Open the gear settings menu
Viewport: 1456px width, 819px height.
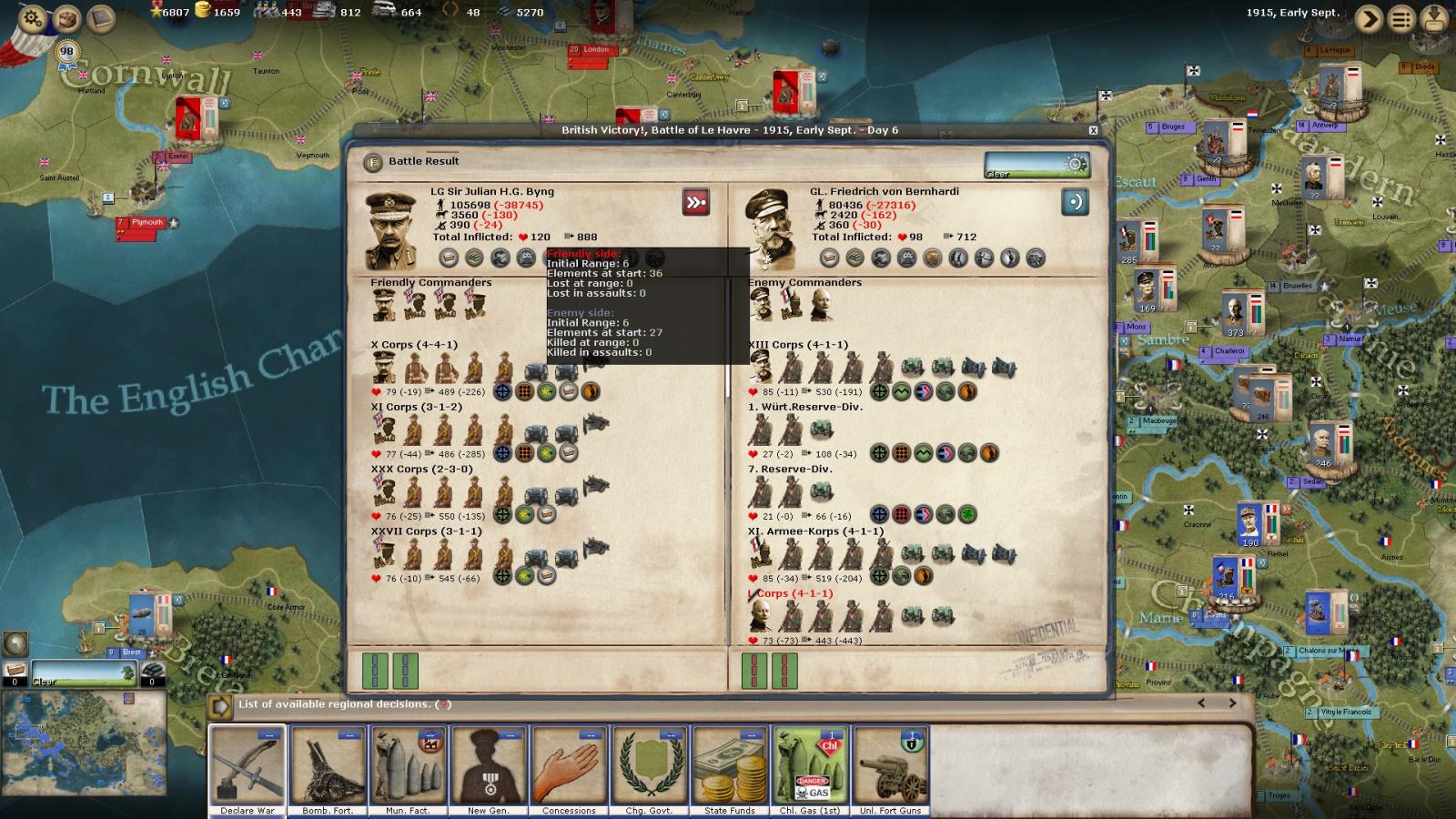tap(33, 17)
